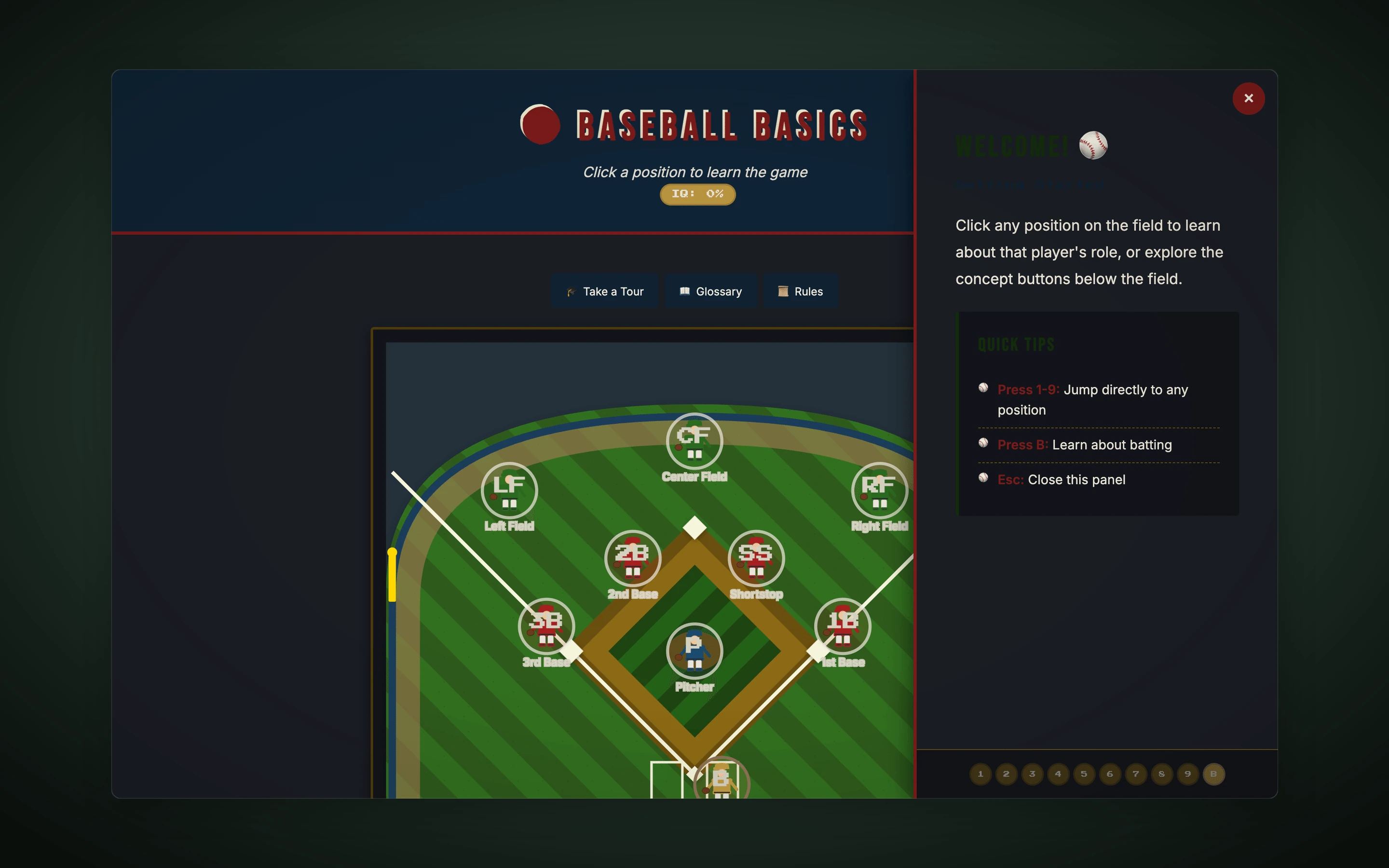The image size is (1389, 868).
Task: Check the IQ: 0% progress badge
Action: click(696, 194)
